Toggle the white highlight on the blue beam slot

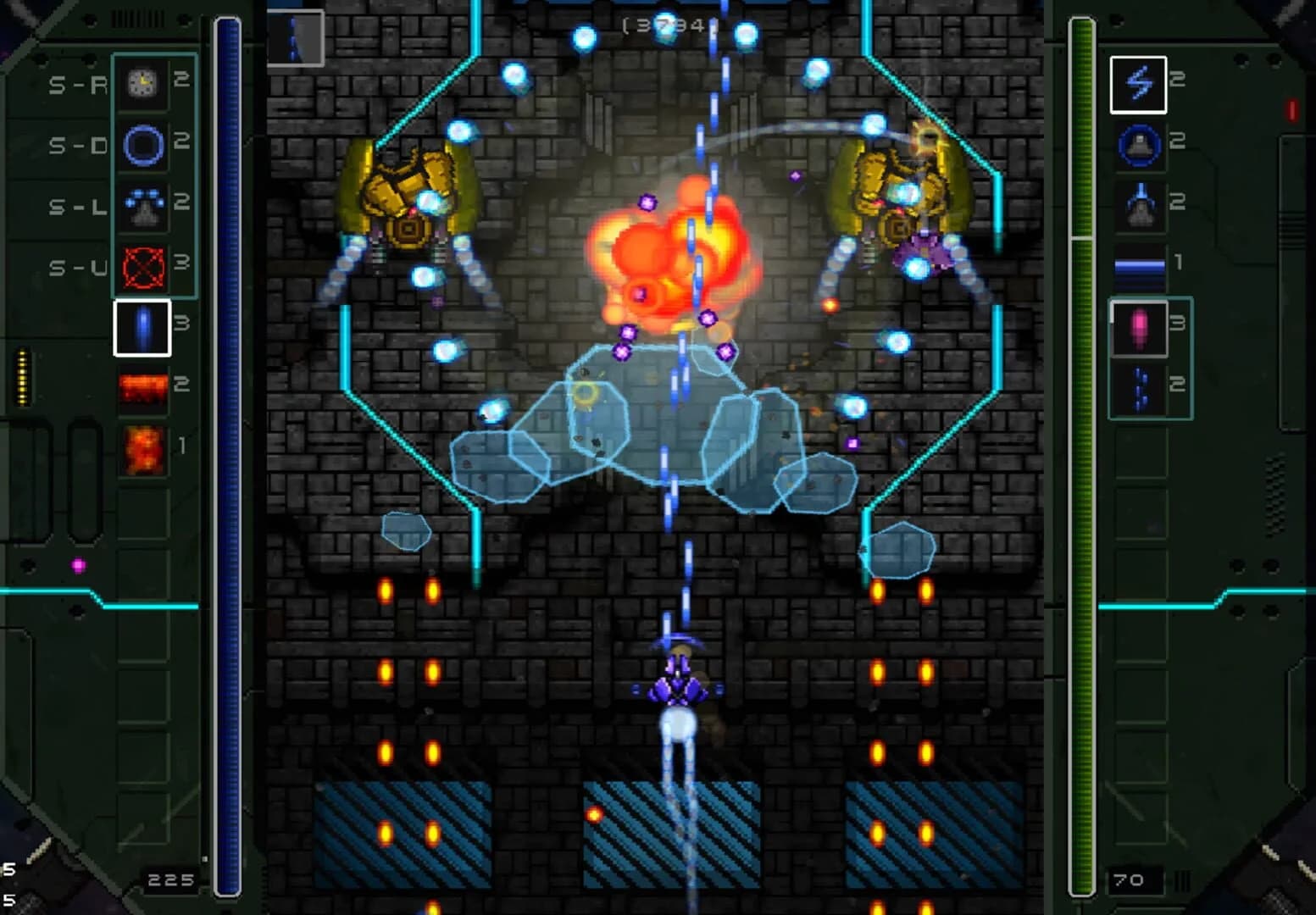[142, 325]
